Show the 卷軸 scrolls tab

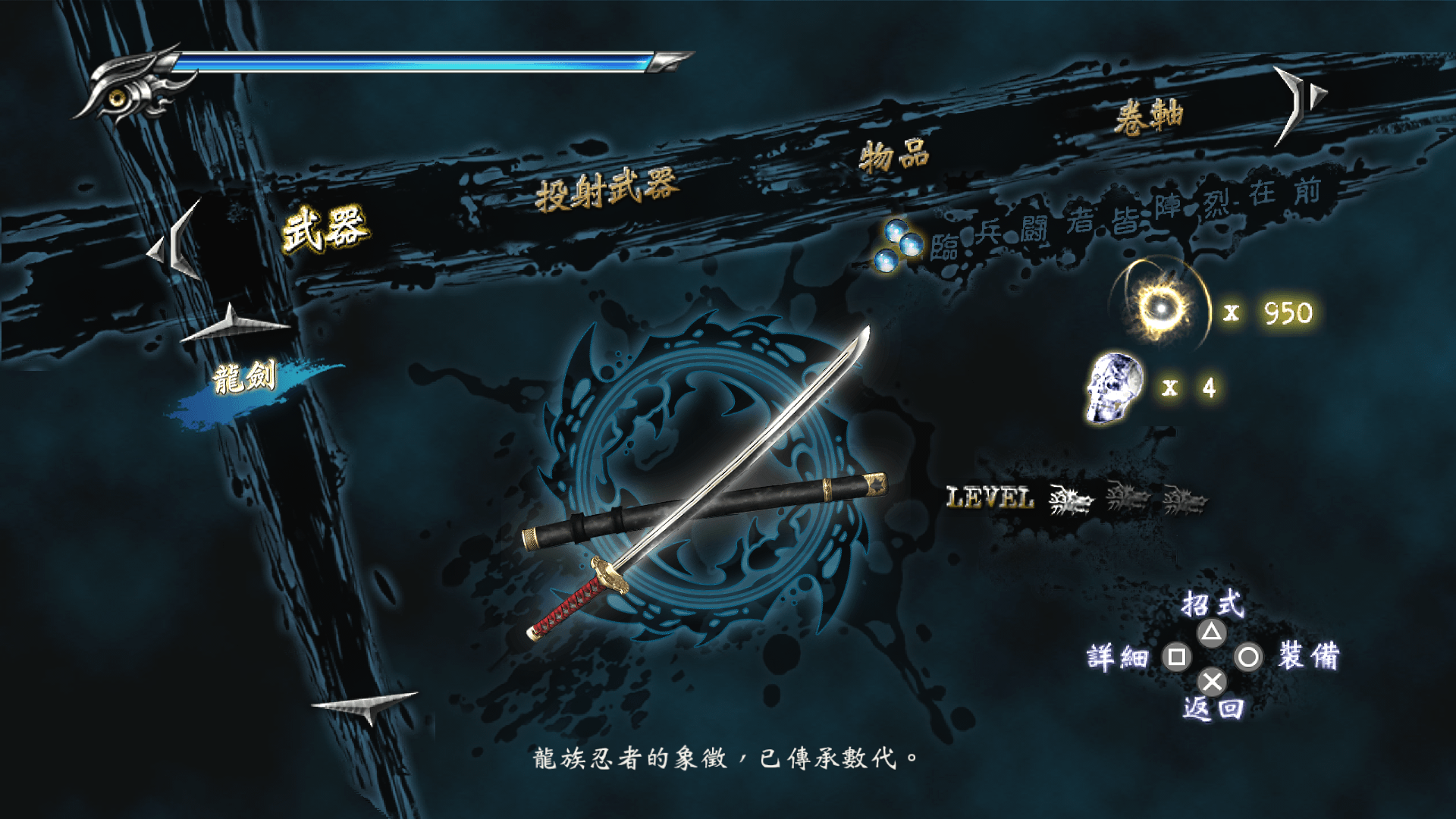coord(1148,116)
